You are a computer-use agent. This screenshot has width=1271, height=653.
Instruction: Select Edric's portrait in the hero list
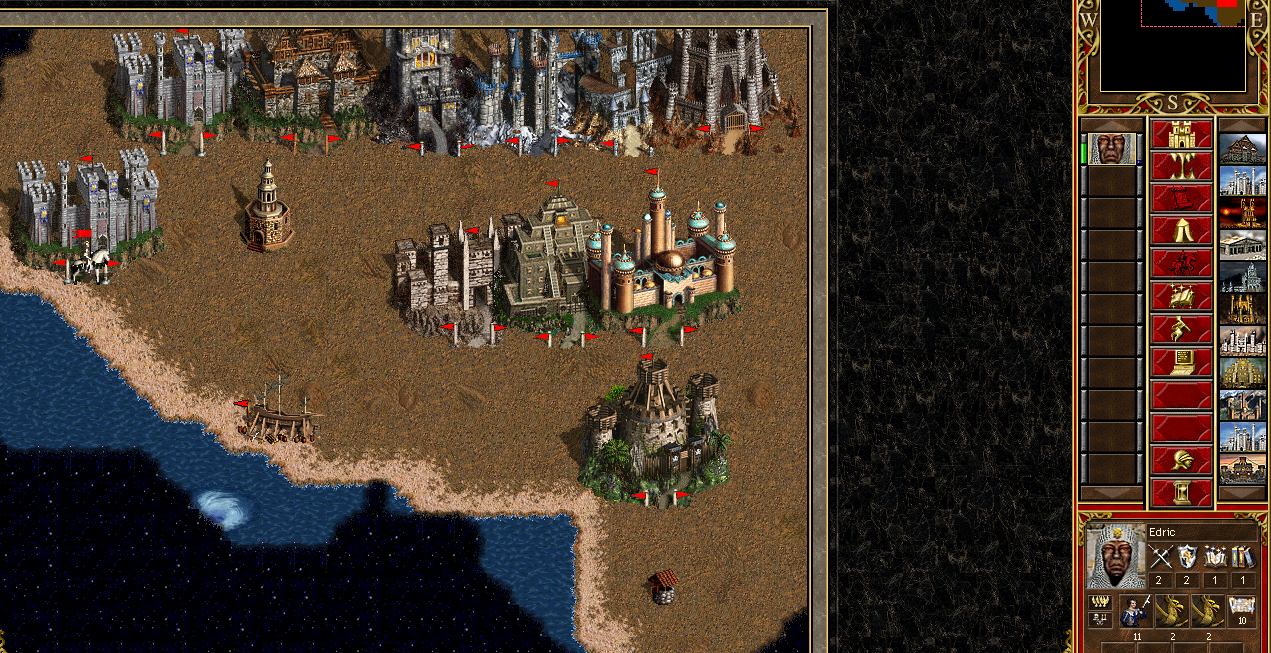tap(1112, 150)
